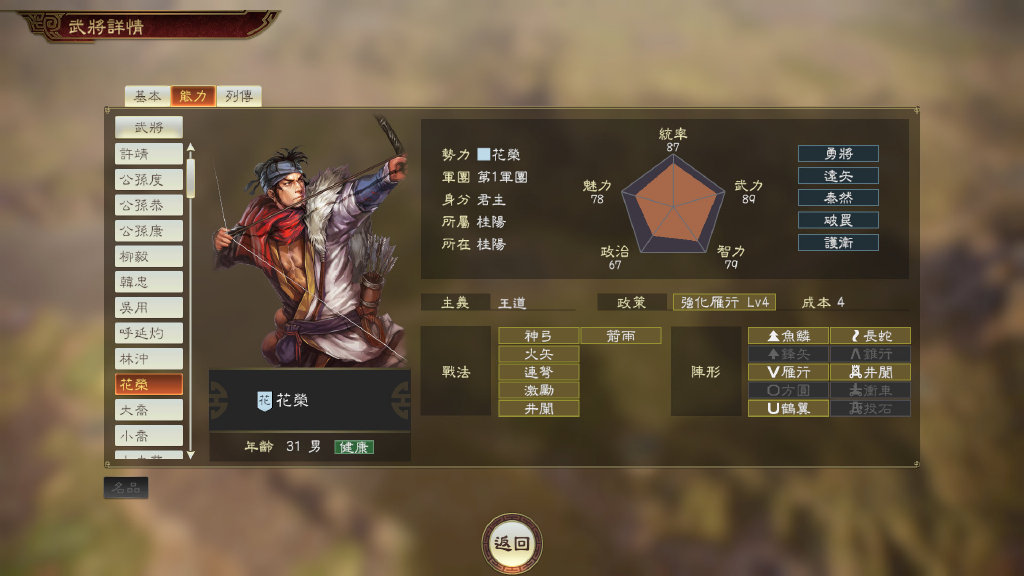The width and height of the screenshot is (1024, 576).
Task: Choose 公孫度 from the officer list
Action: (x=149, y=179)
